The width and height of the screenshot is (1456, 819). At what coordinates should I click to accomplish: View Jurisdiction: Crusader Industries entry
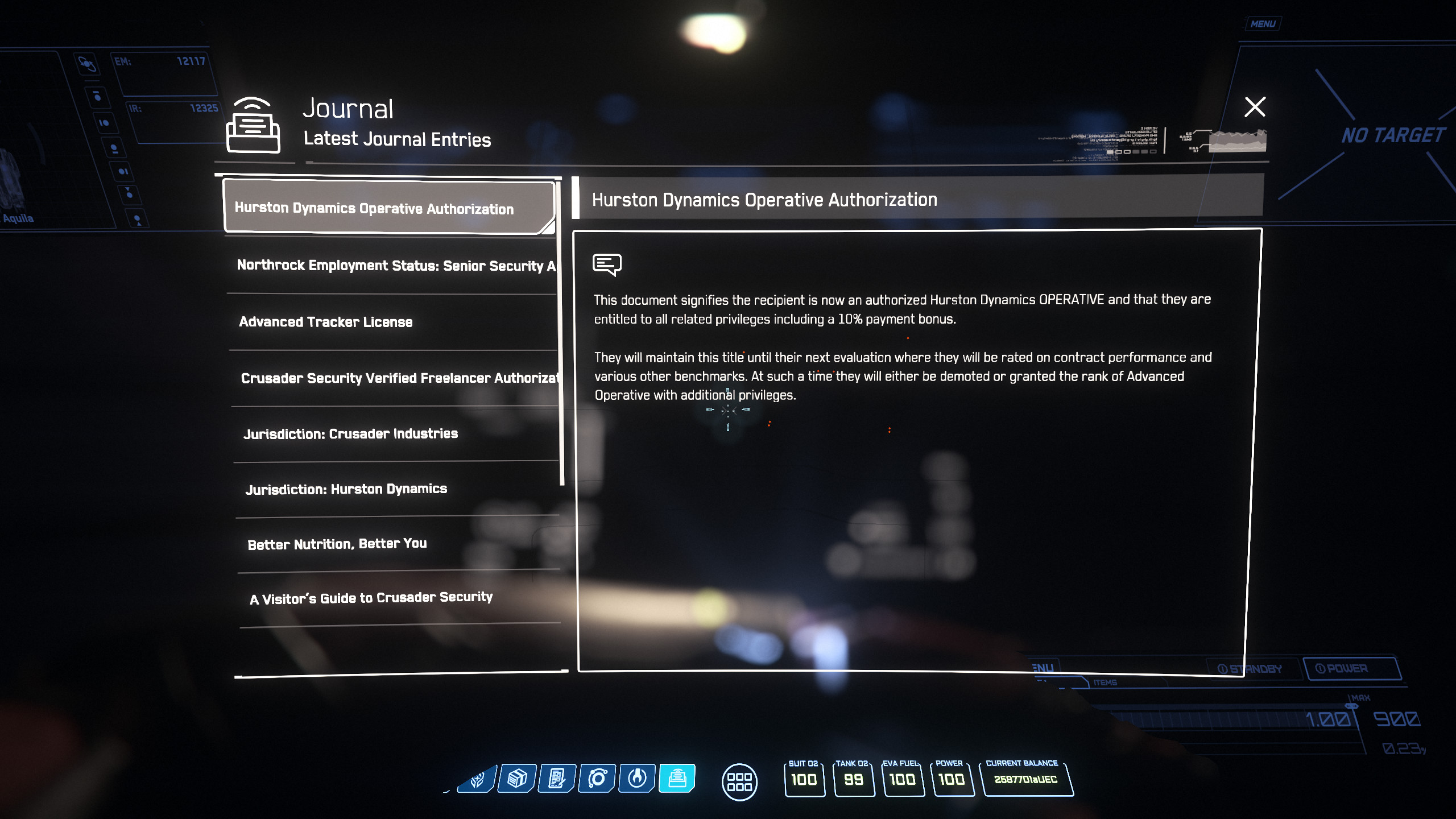[x=350, y=434]
